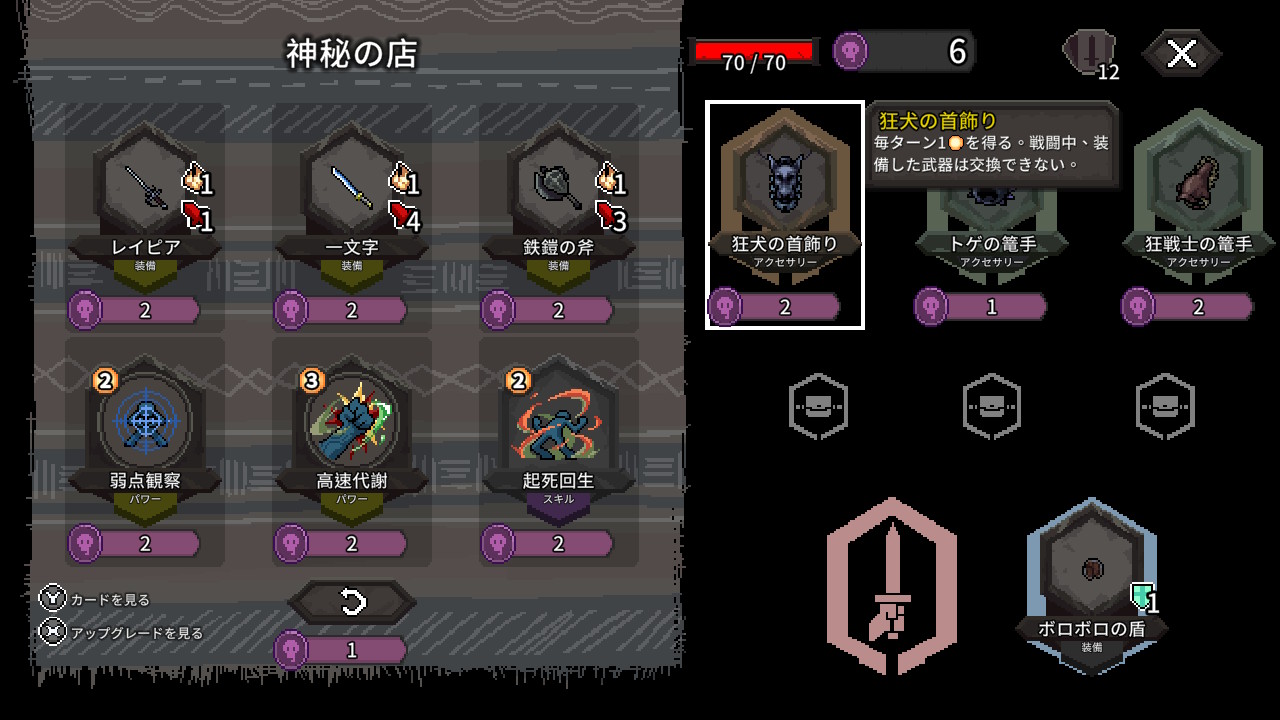This screenshot has height=720, width=1280.
Task: Close the mysterious shop screen
Action: click(x=1181, y=54)
